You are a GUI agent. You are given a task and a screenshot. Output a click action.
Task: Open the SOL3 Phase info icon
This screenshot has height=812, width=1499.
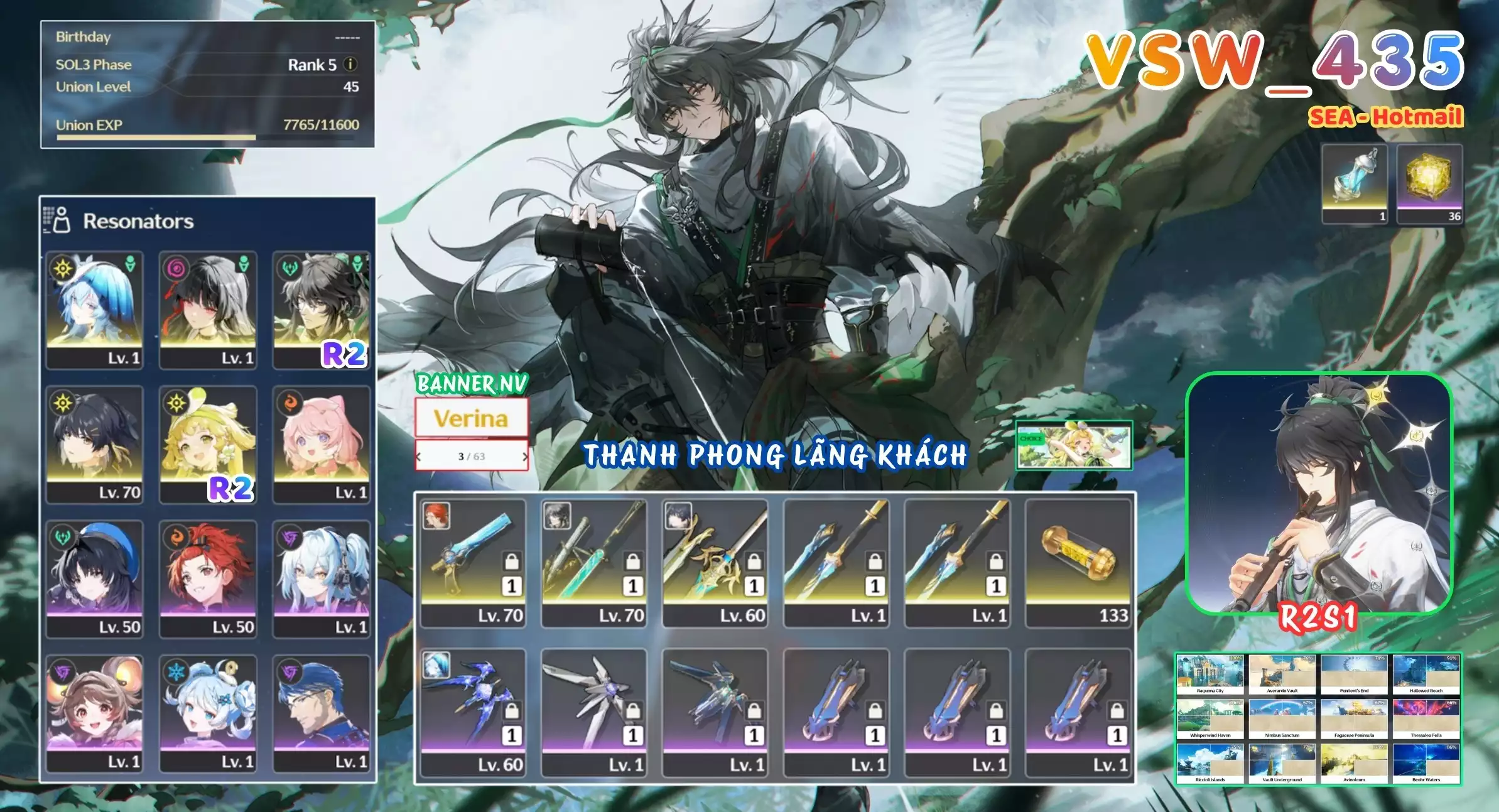(350, 65)
